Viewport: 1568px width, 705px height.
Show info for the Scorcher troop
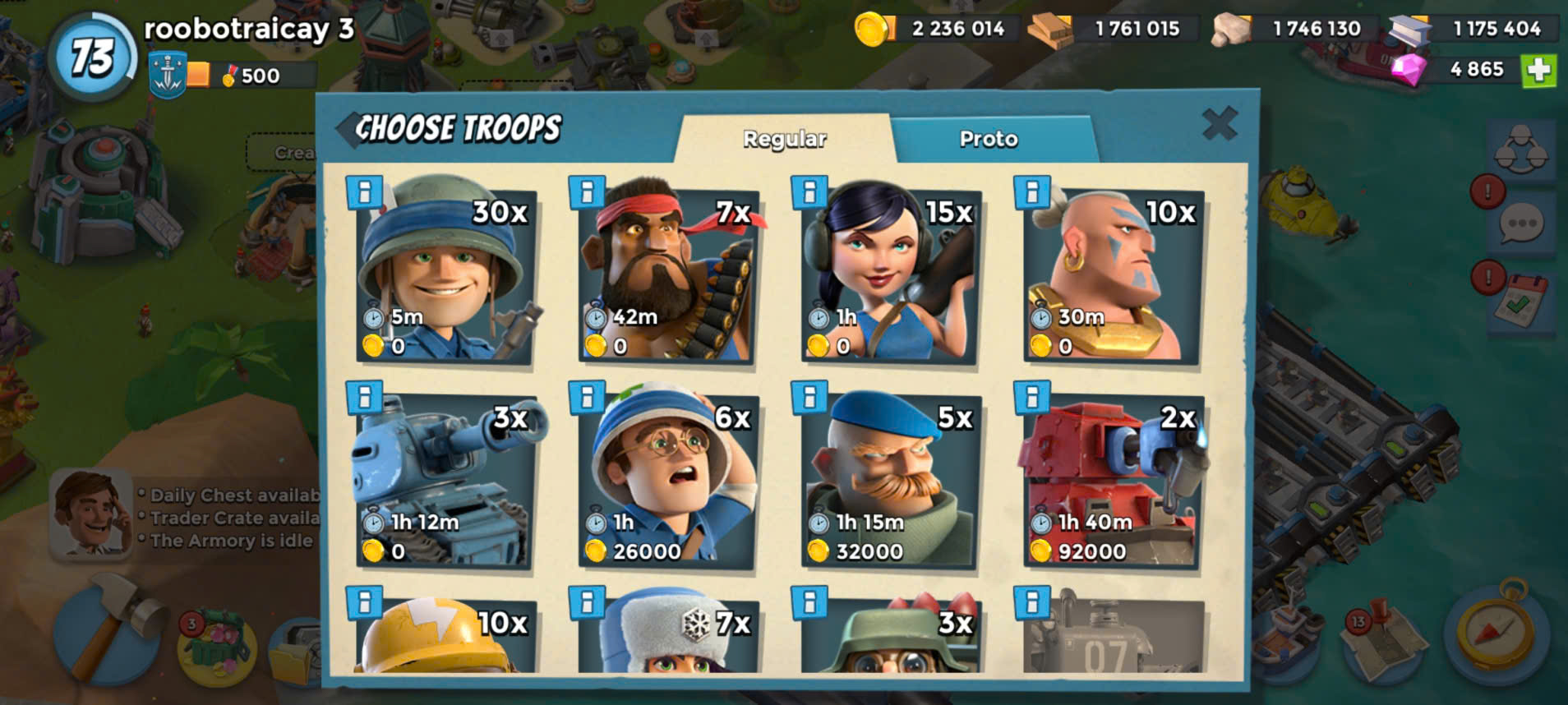(1032, 398)
